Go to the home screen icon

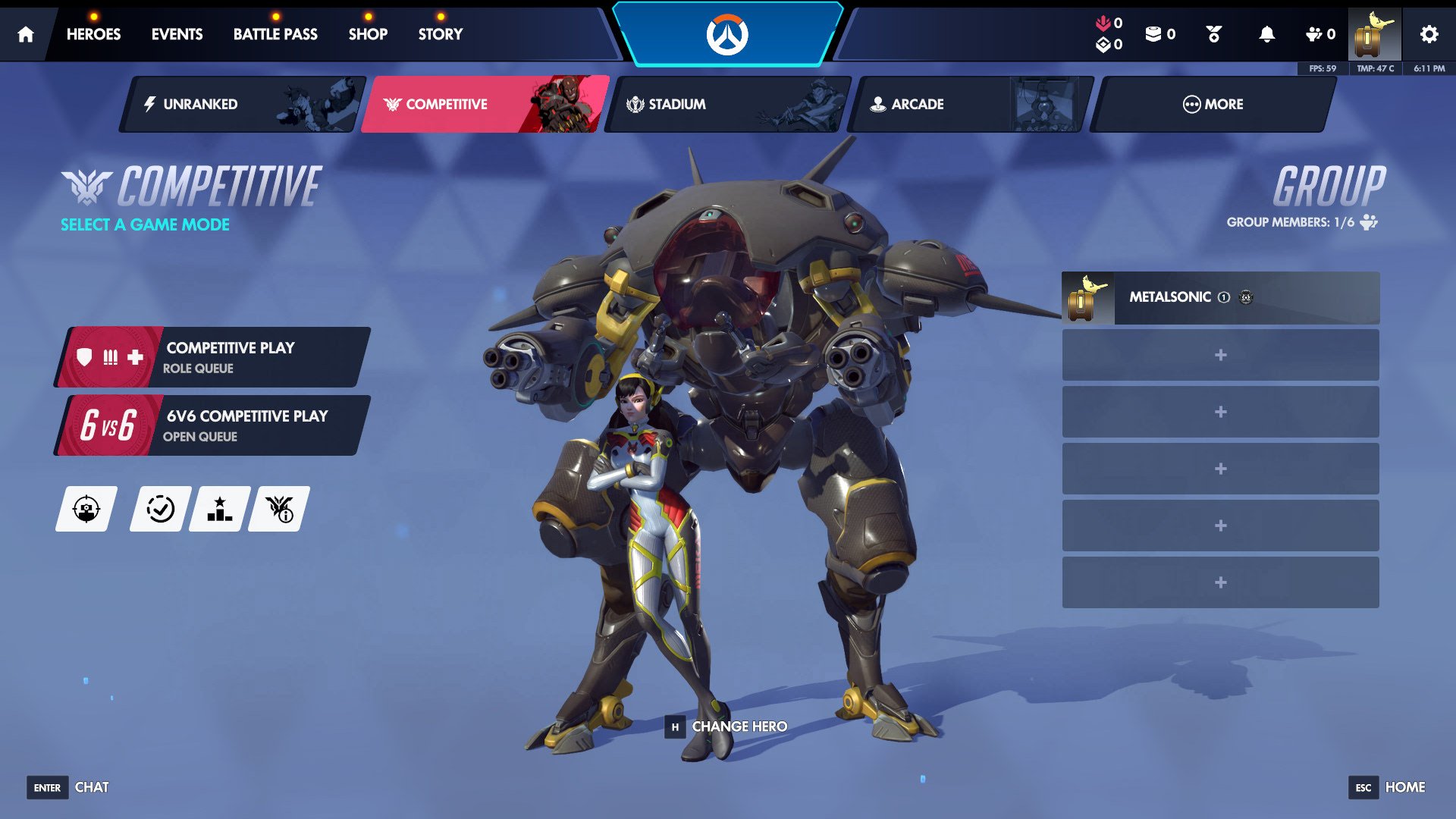[26, 34]
